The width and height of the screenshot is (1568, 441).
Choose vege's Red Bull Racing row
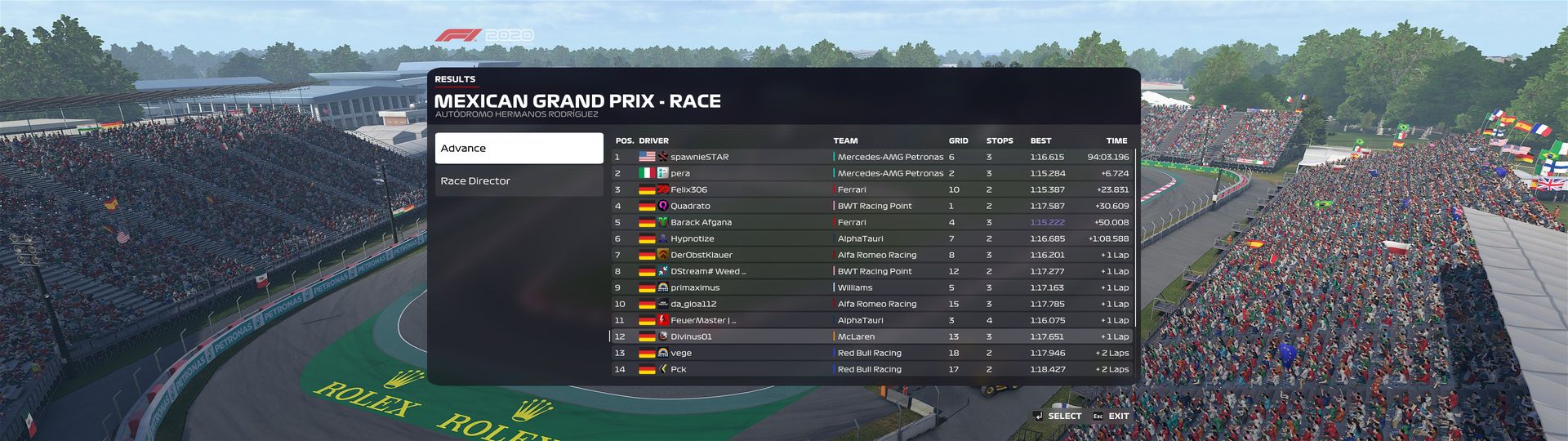(871, 353)
